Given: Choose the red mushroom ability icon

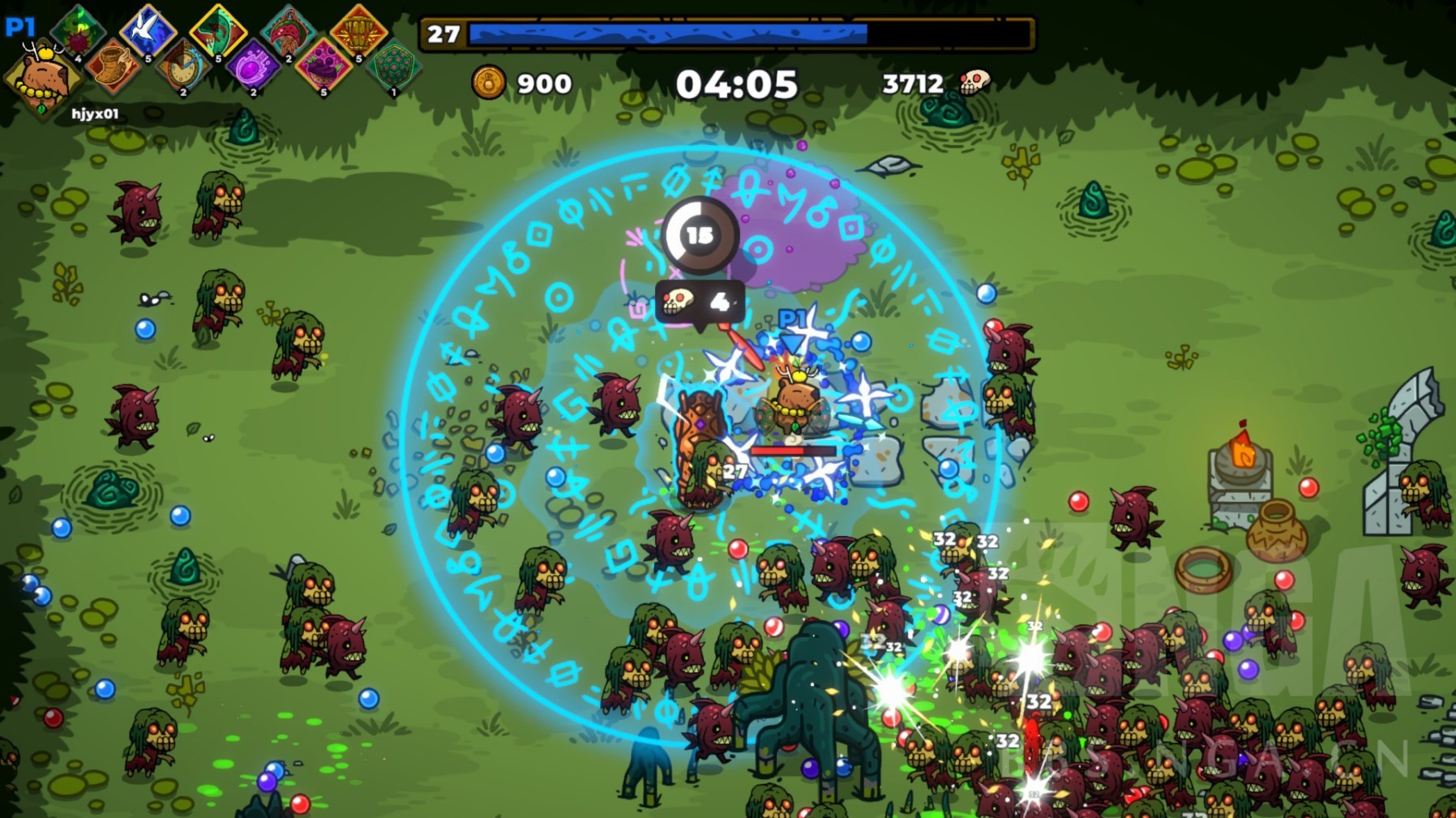Looking at the screenshot, I should pyautogui.click(x=288, y=32).
